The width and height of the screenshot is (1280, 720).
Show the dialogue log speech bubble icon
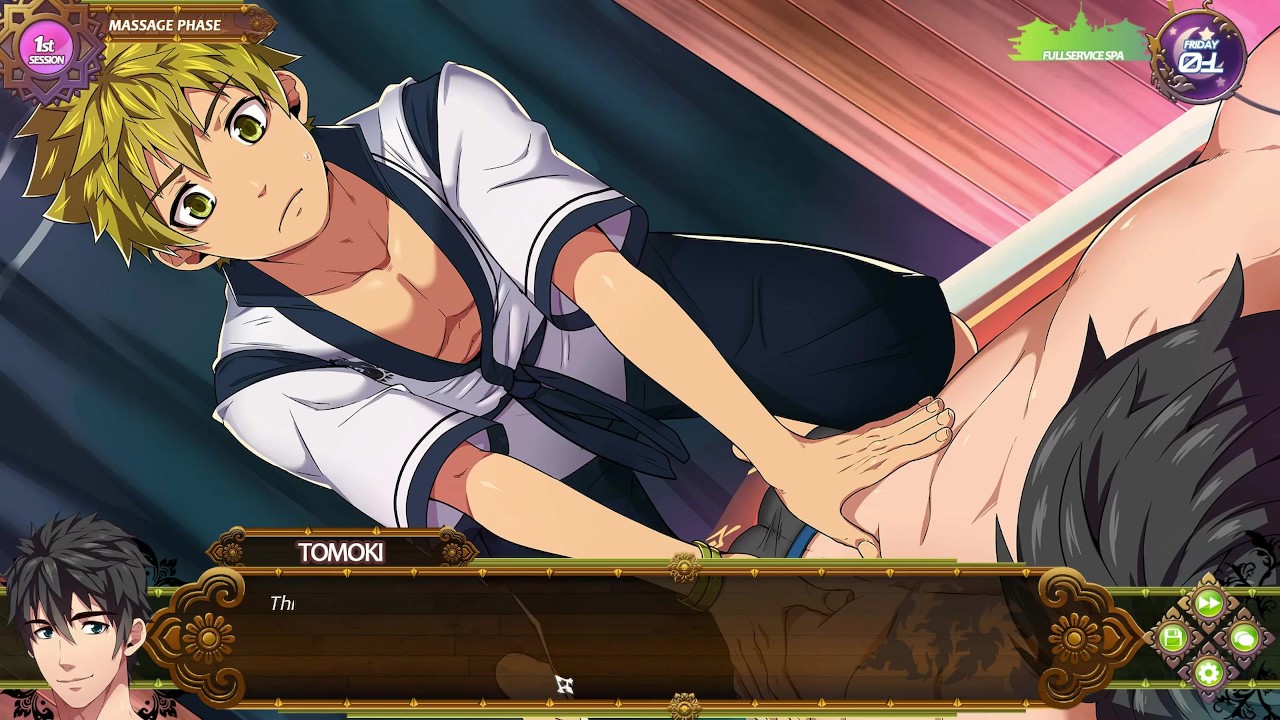(1243, 637)
